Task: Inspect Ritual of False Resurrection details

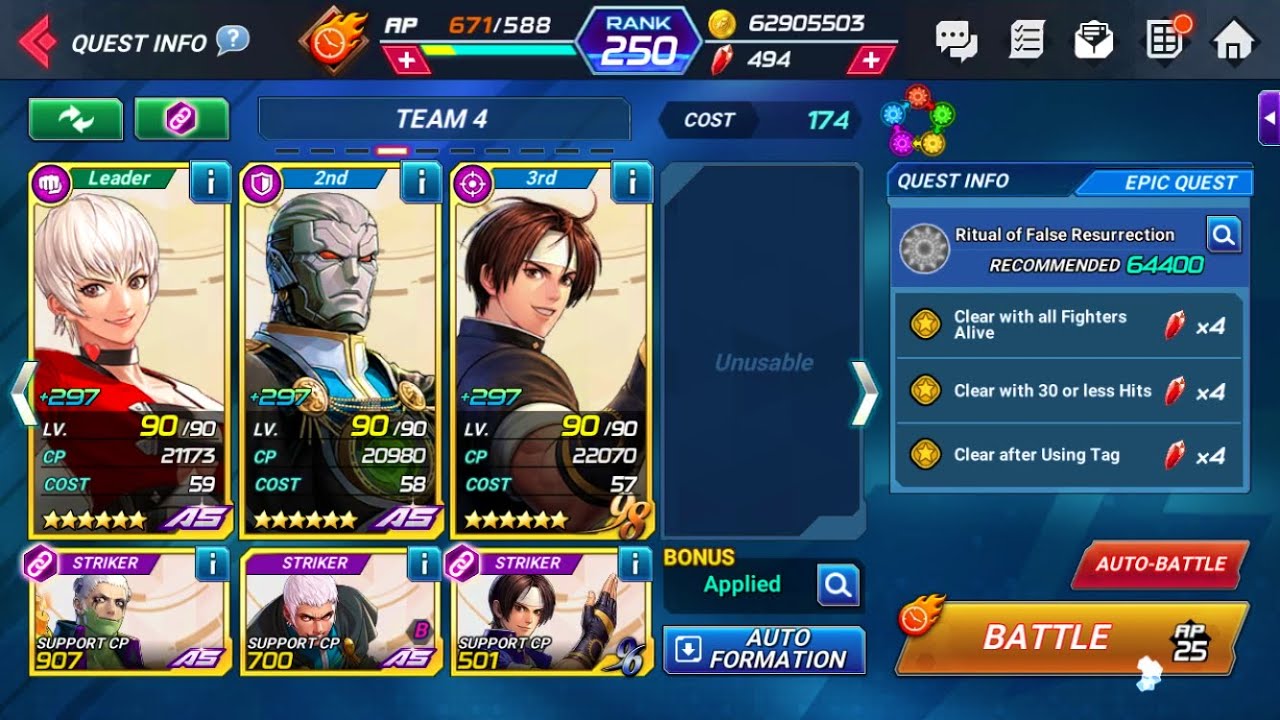Action: point(1223,236)
